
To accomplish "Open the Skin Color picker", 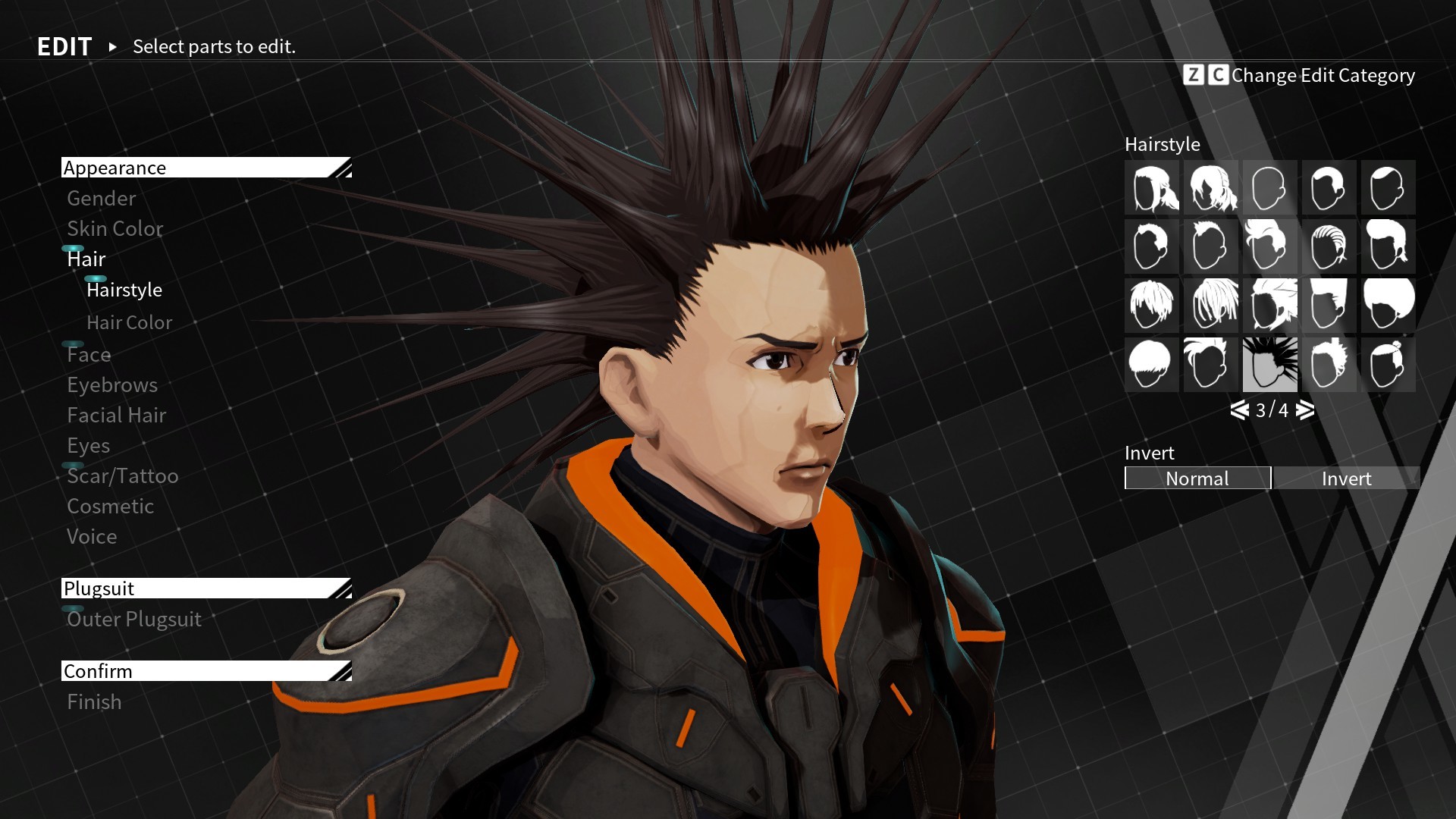I will 115,228.
